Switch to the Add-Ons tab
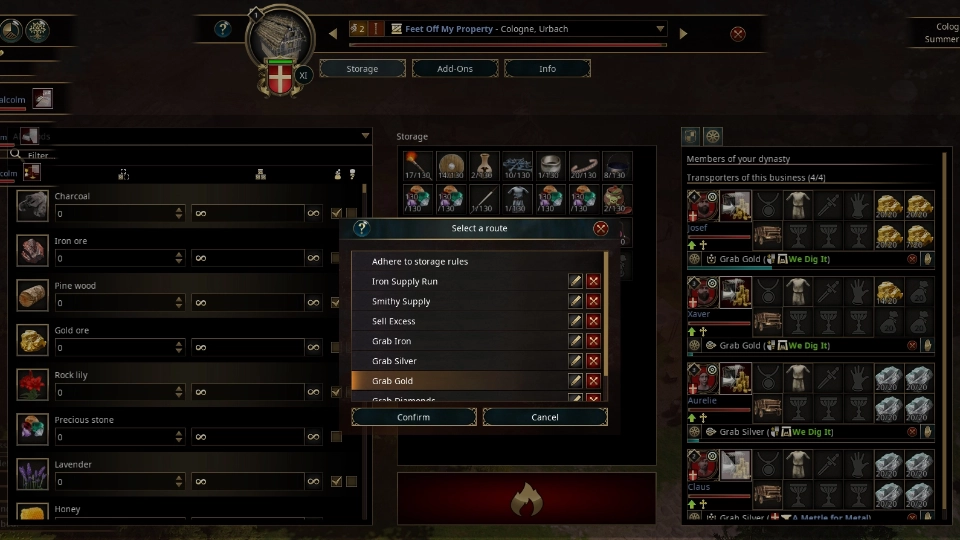The width and height of the screenshot is (960, 540). click(x=455, y=69)
